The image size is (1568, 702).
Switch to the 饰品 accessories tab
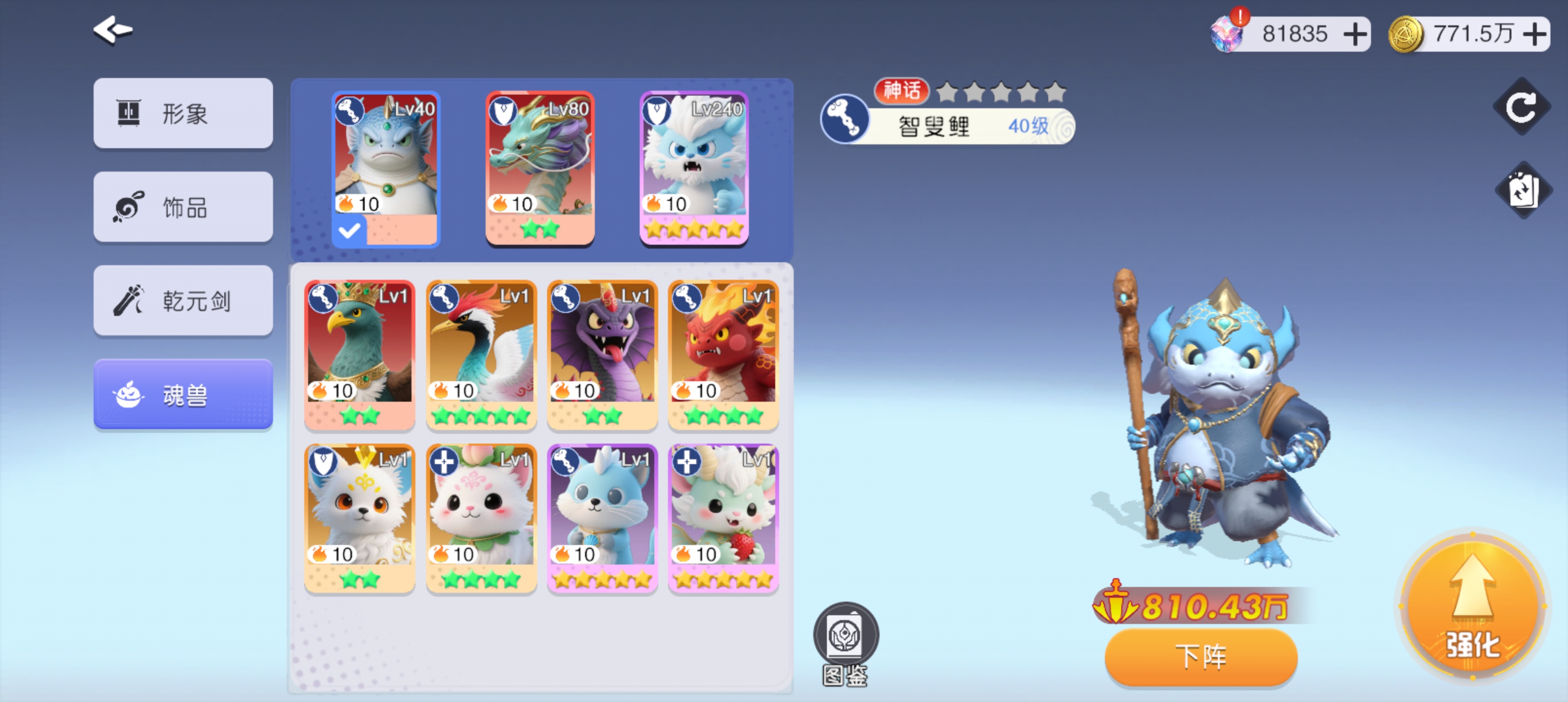pyautogui.click(x=183, y=207)
